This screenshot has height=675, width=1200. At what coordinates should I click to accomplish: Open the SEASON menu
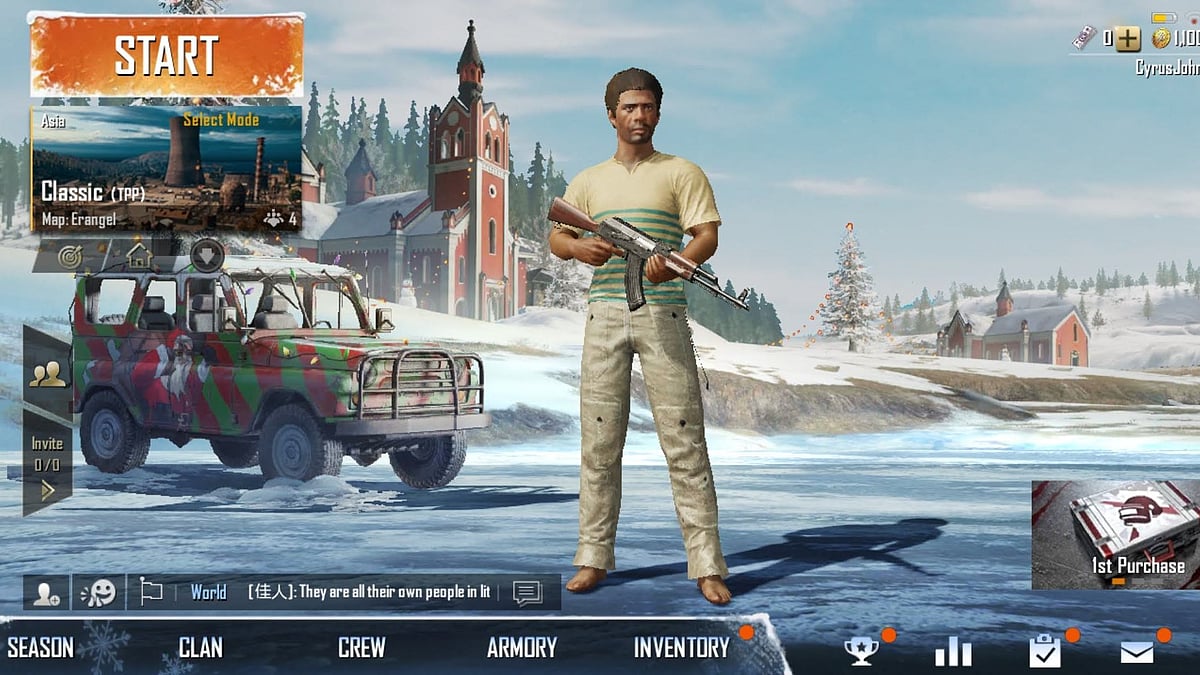[x=41, y=647]
